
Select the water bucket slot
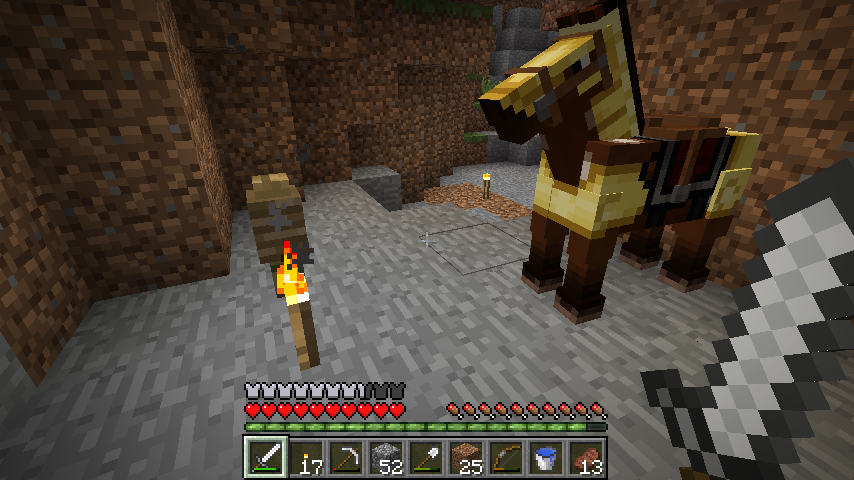[546, 458]
